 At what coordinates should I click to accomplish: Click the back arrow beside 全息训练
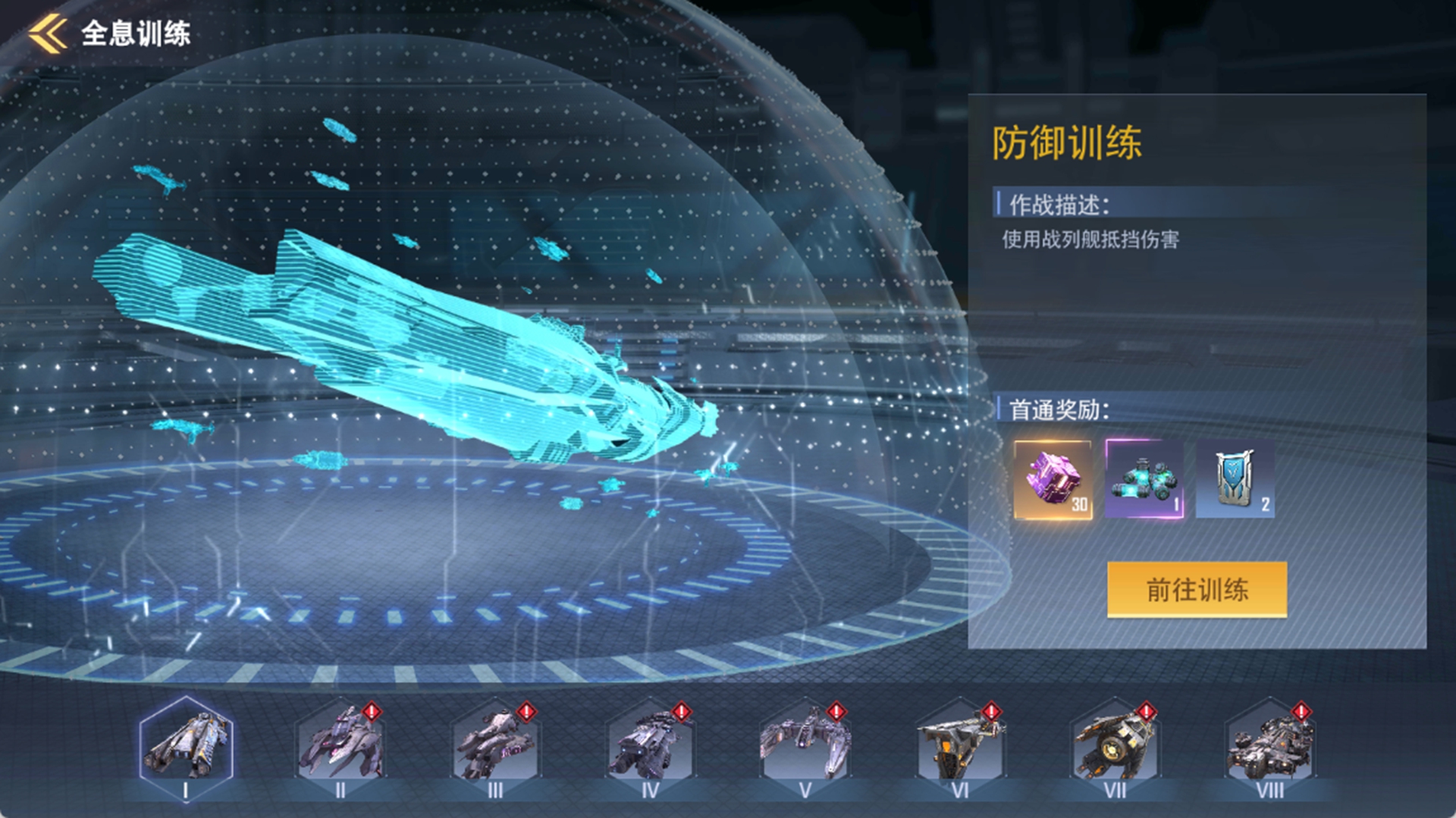pos(45,31)
